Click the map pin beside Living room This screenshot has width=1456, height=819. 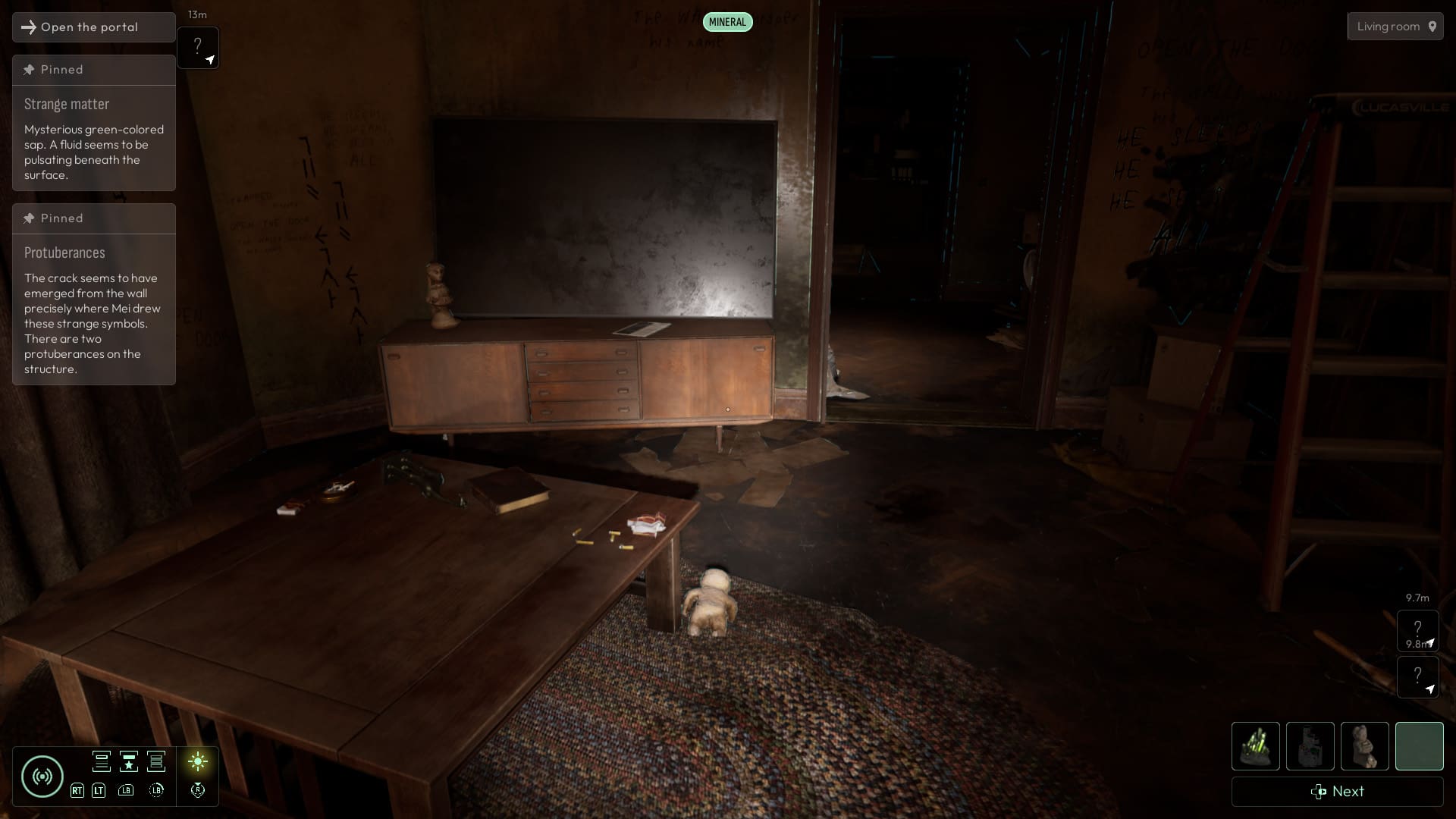point(1432,26)
